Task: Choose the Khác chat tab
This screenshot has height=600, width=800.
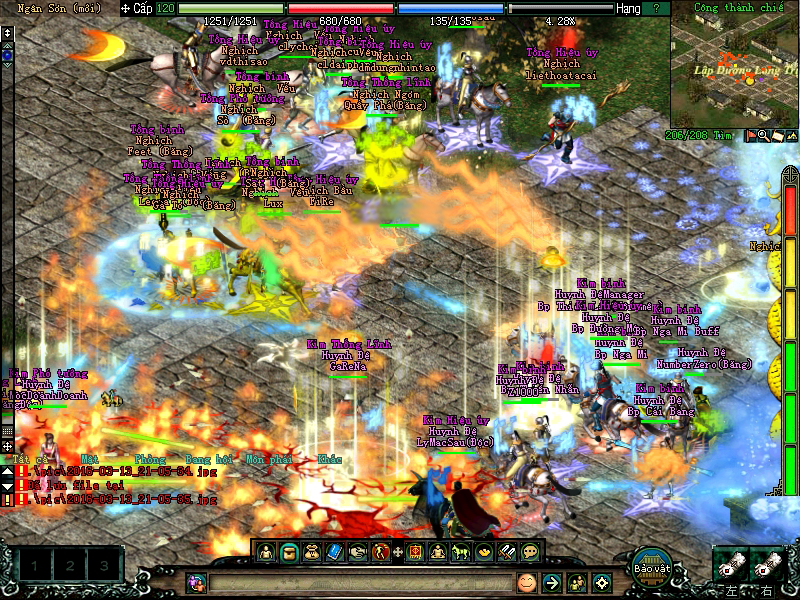Action: coord(329,459)
